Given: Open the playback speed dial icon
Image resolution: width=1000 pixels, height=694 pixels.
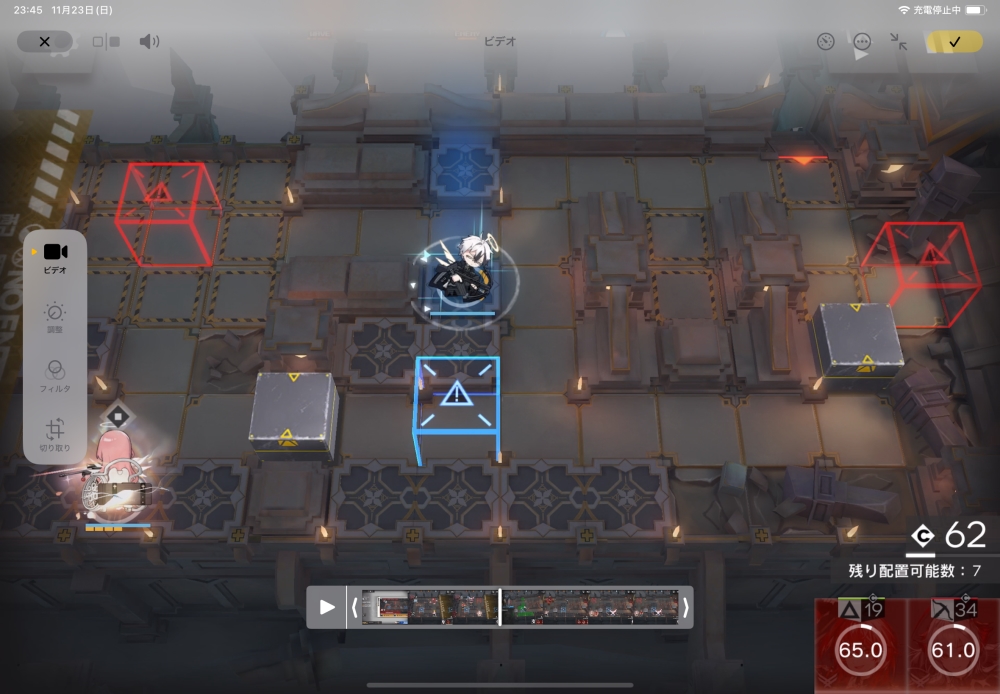Looking at the screenshot, I should (825, 41).
